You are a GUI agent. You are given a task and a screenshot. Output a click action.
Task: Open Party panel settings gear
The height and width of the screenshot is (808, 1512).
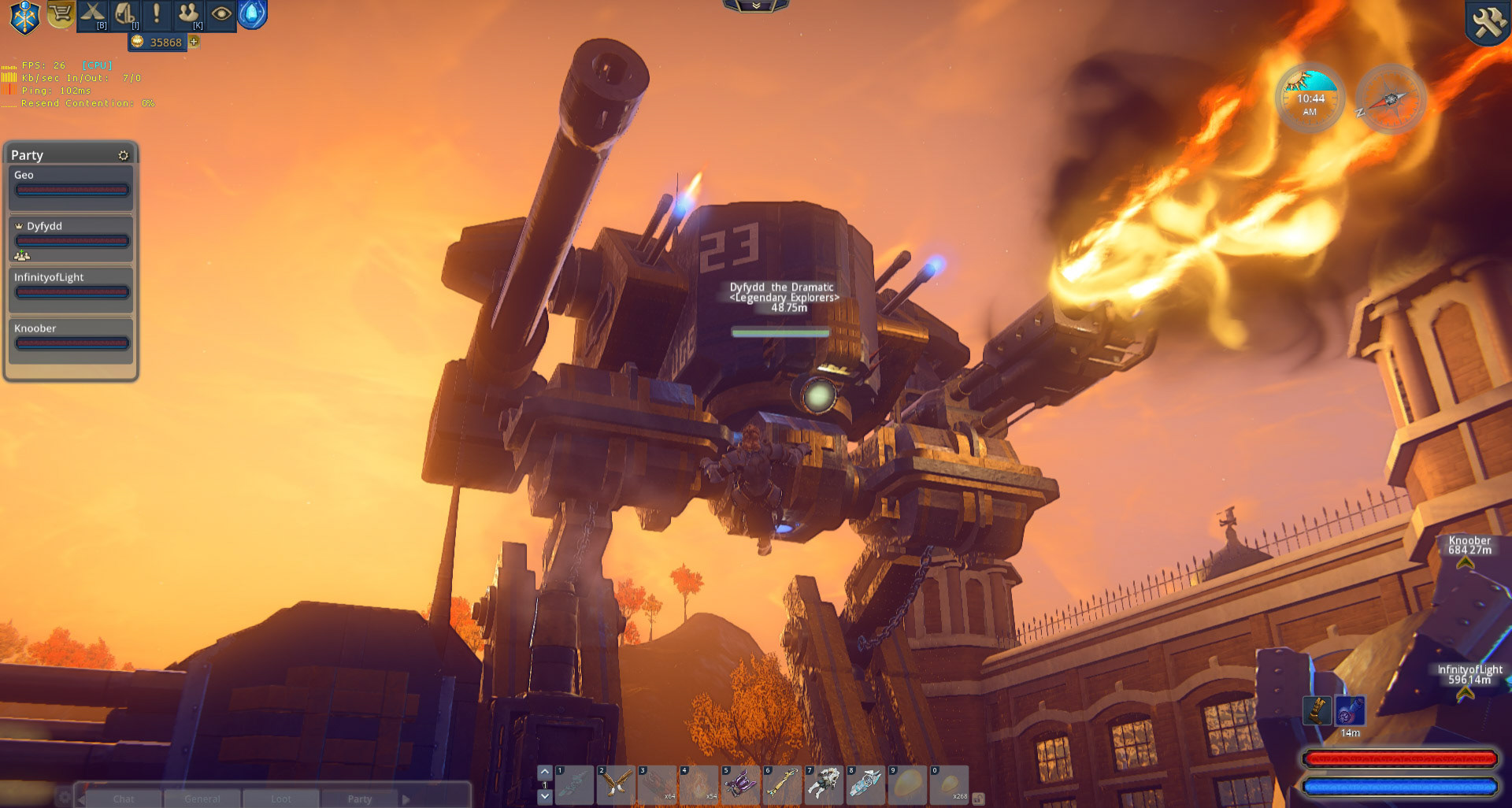click(123, 155)
